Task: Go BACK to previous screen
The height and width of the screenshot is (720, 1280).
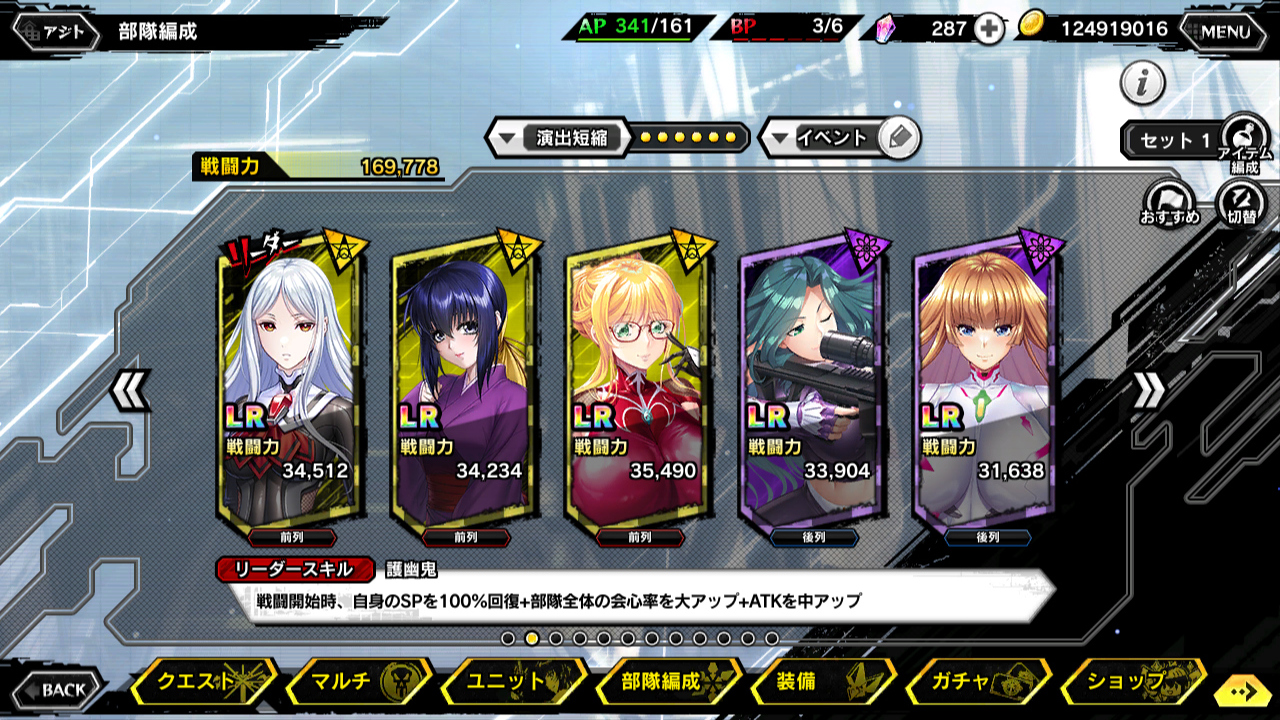Action: pos(59,689)
